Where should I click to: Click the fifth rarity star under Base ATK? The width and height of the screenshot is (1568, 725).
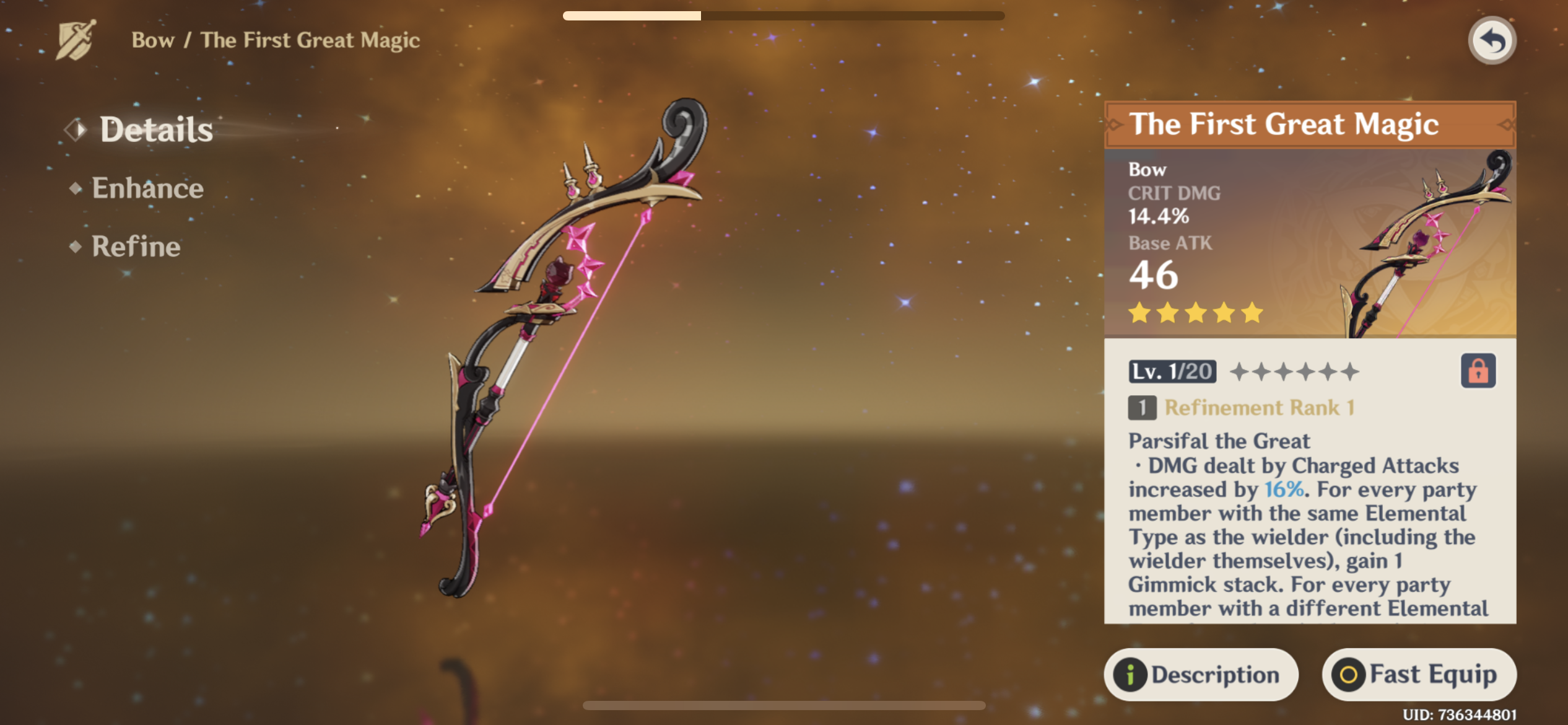(1252, 314)
